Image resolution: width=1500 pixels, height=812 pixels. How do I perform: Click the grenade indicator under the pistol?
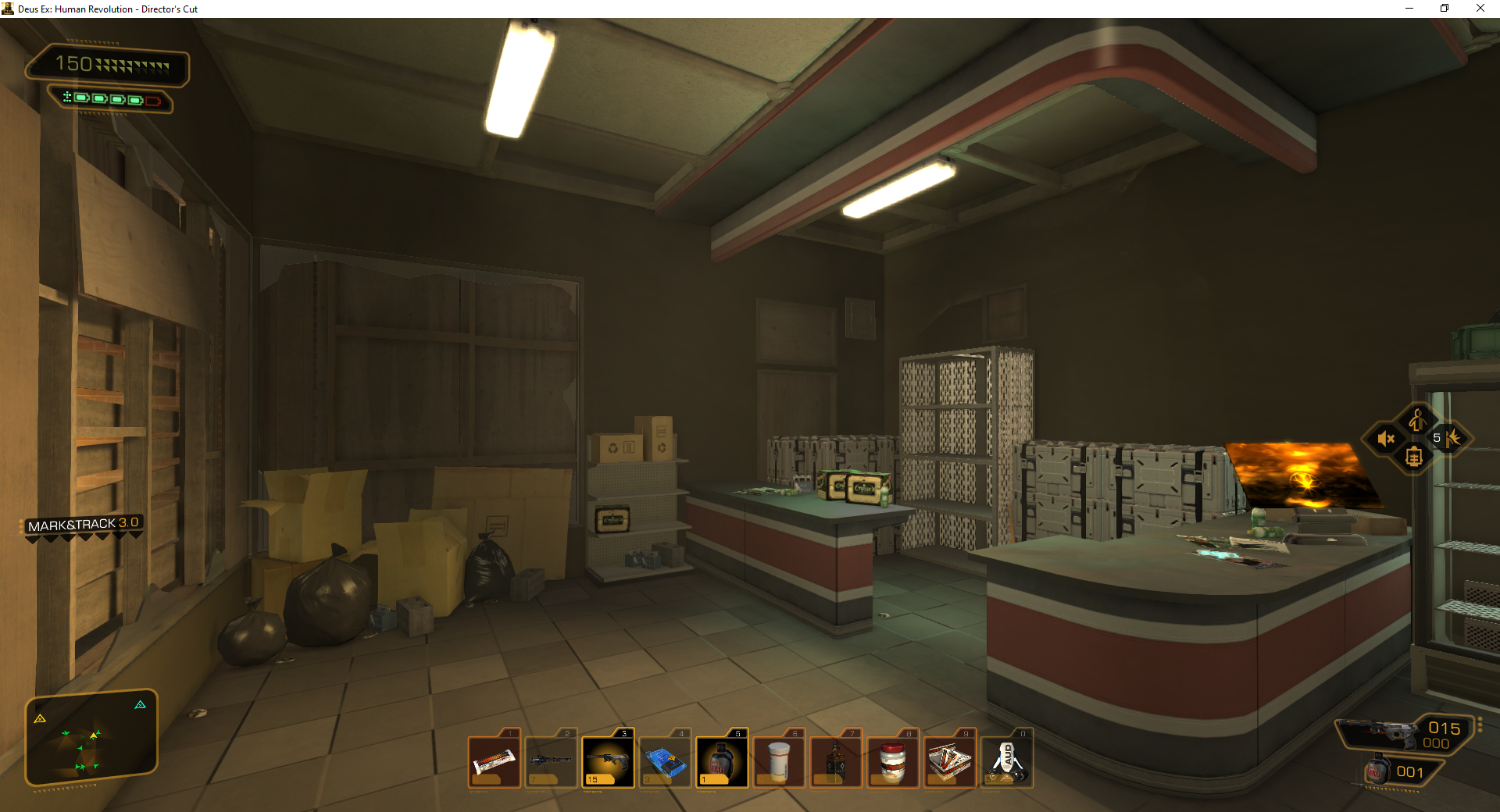[1398, 771]
